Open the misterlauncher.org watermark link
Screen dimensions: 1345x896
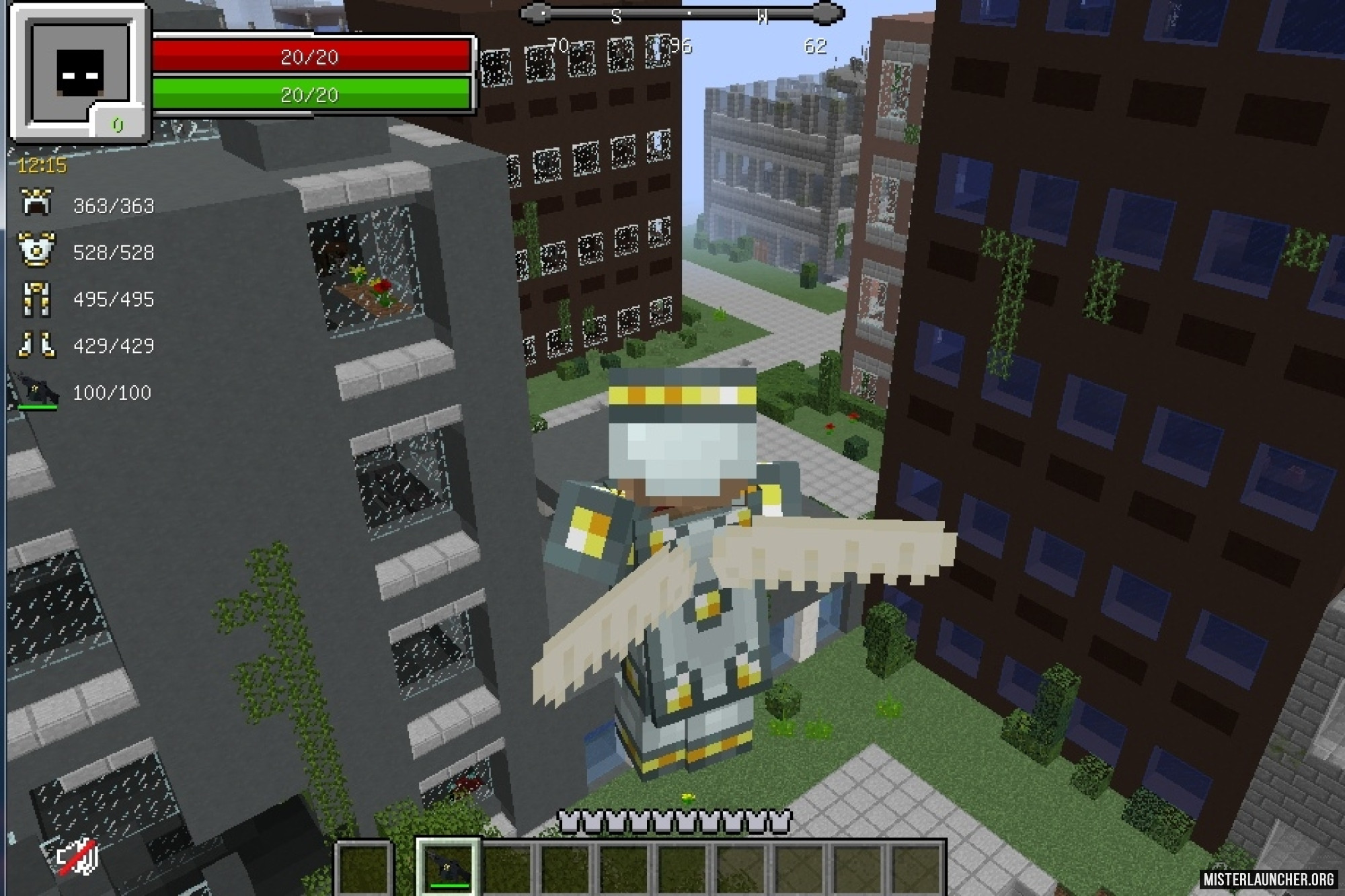coord(1268,879)
